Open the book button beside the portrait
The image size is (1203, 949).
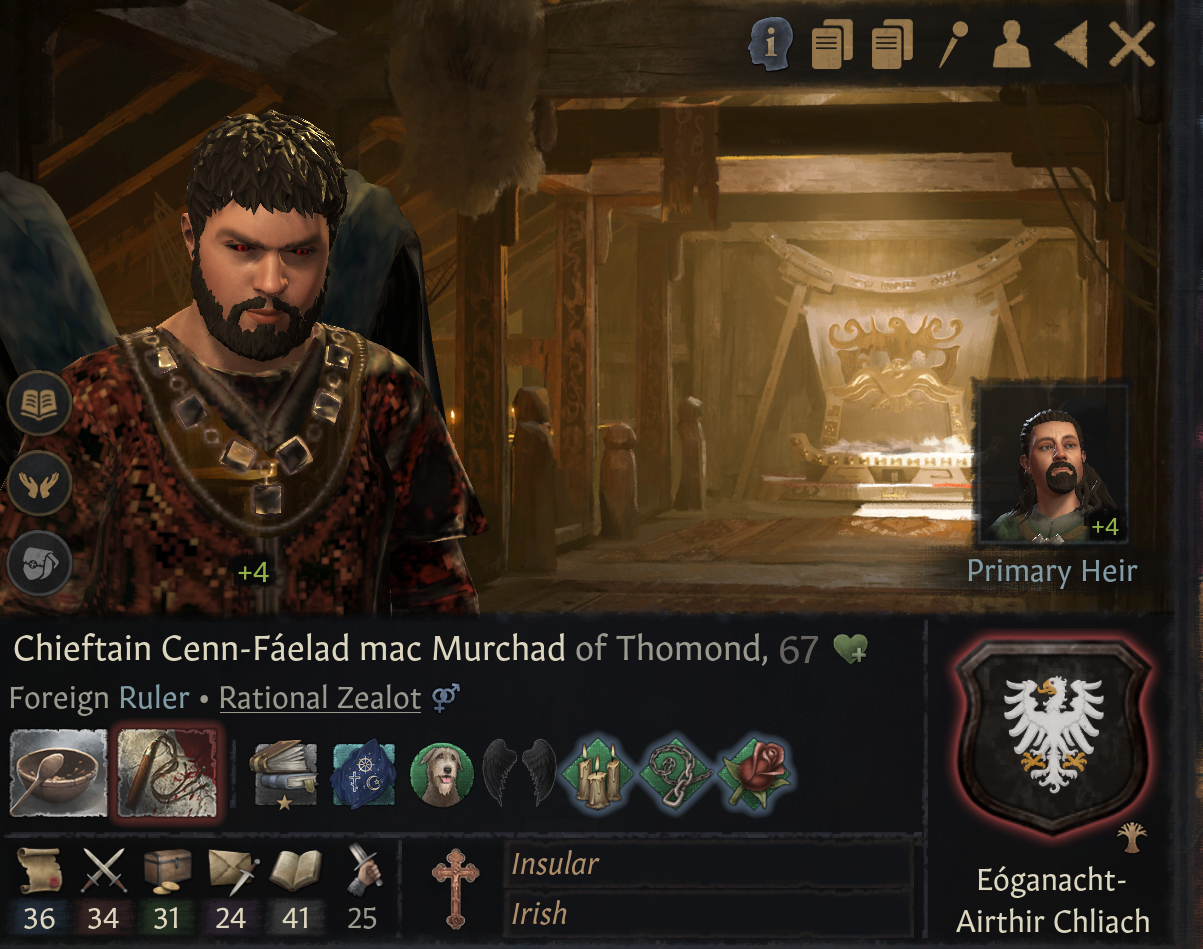click(39, 404)
